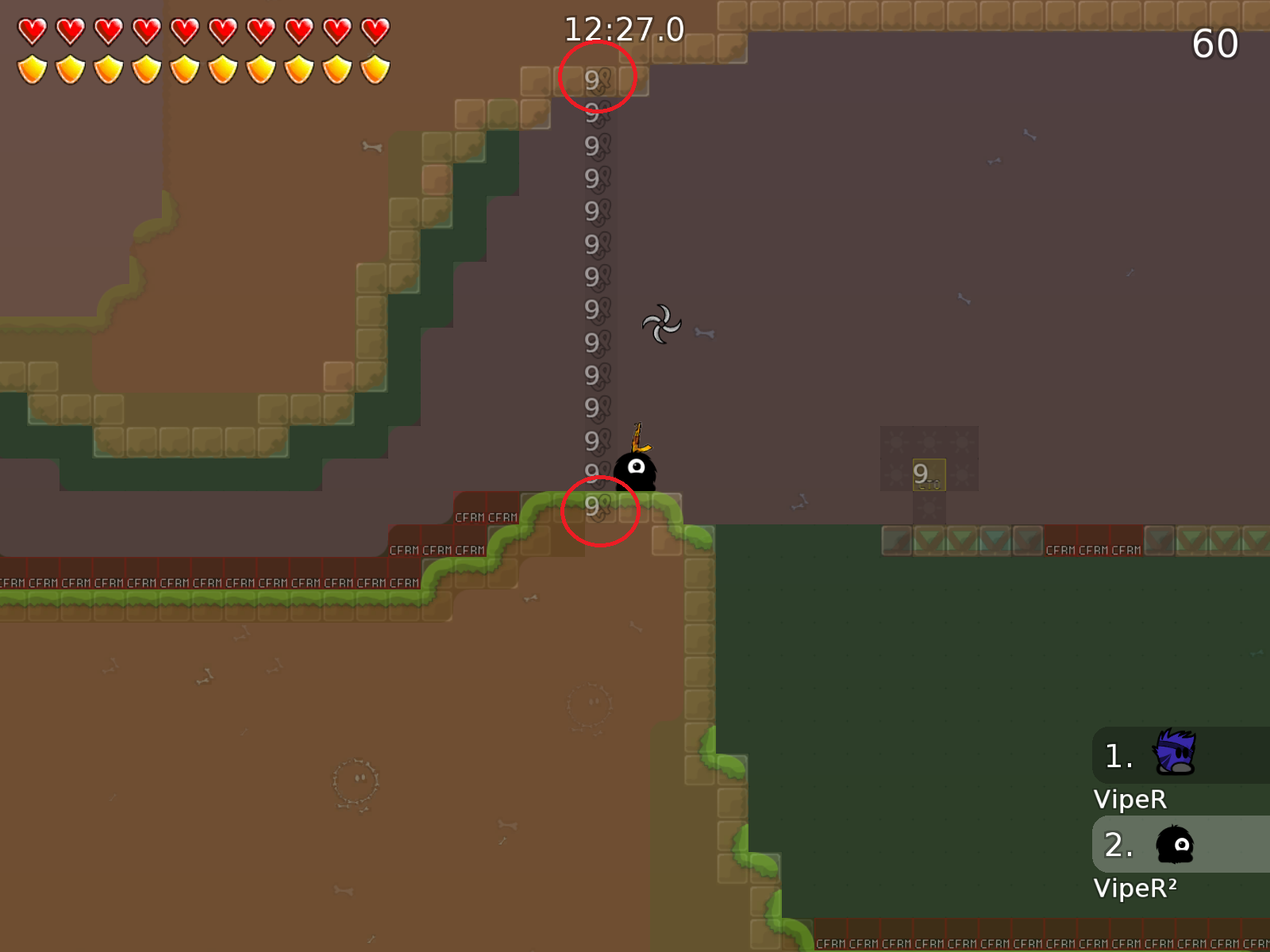Select the player character wearing the banana hat

(x=635, y=468)
